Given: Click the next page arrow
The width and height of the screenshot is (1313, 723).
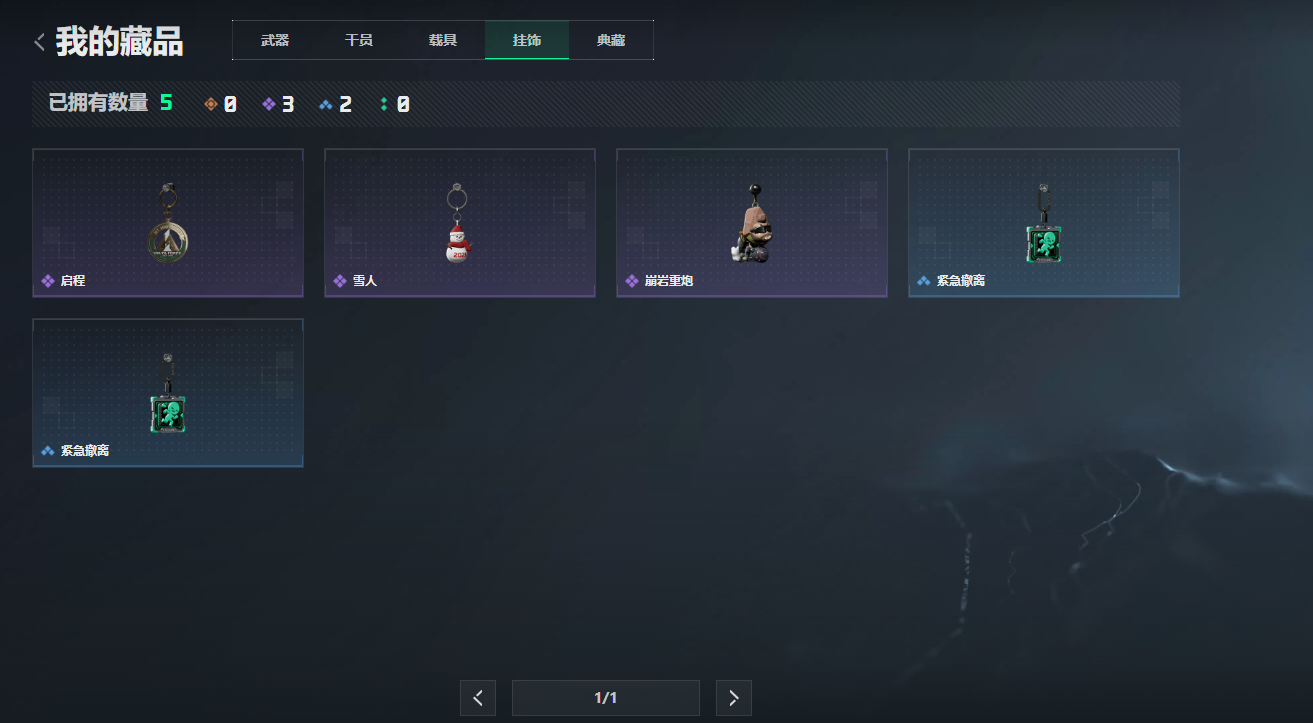Looking at the screenshot, I should (x=733, y=697).
